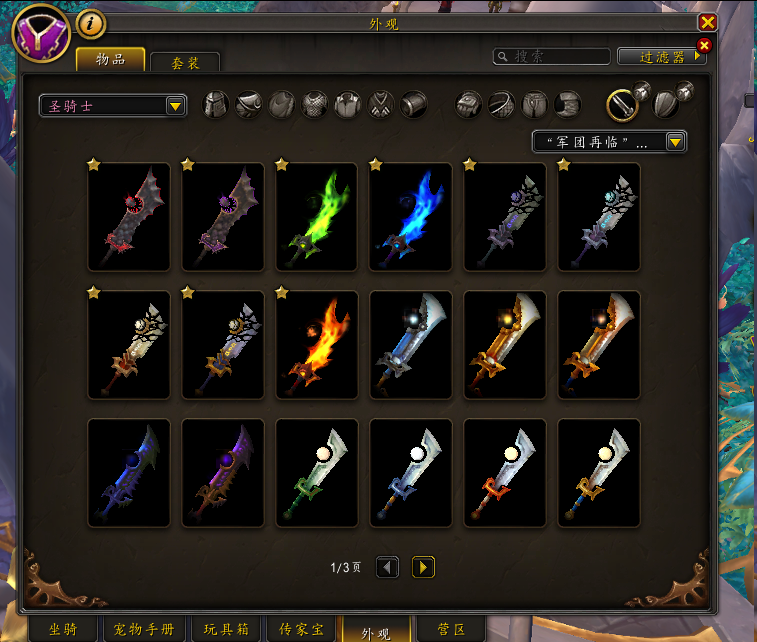Select the purple-glow dark sword appearance
This screenshot has width=757, height=642.
click(222, 473)
